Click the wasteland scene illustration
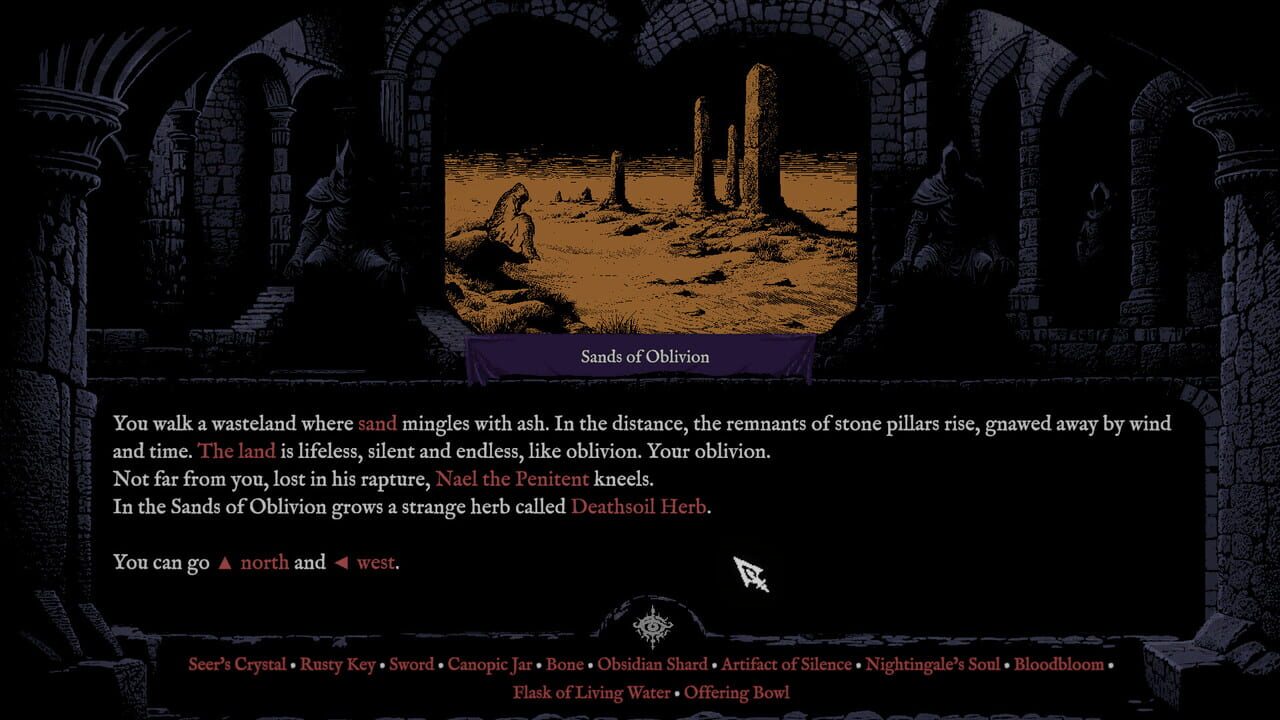Screen dimensions: 1280x720 pos(646,200)
